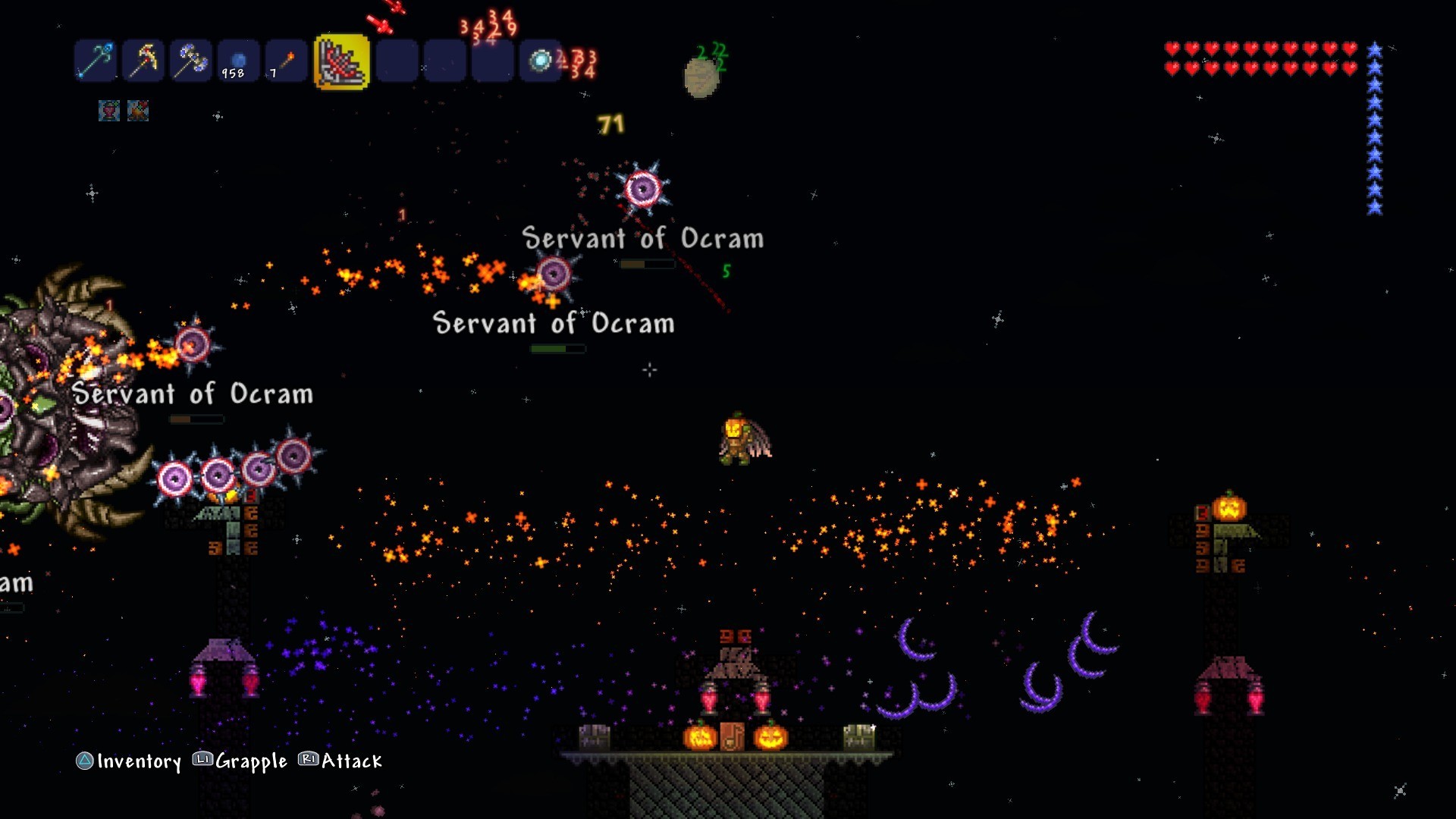Viewport: 1456px width, 819px height.
Task: Click the leftmost red heart in the health meter
Action: (x=1172, y=49)
